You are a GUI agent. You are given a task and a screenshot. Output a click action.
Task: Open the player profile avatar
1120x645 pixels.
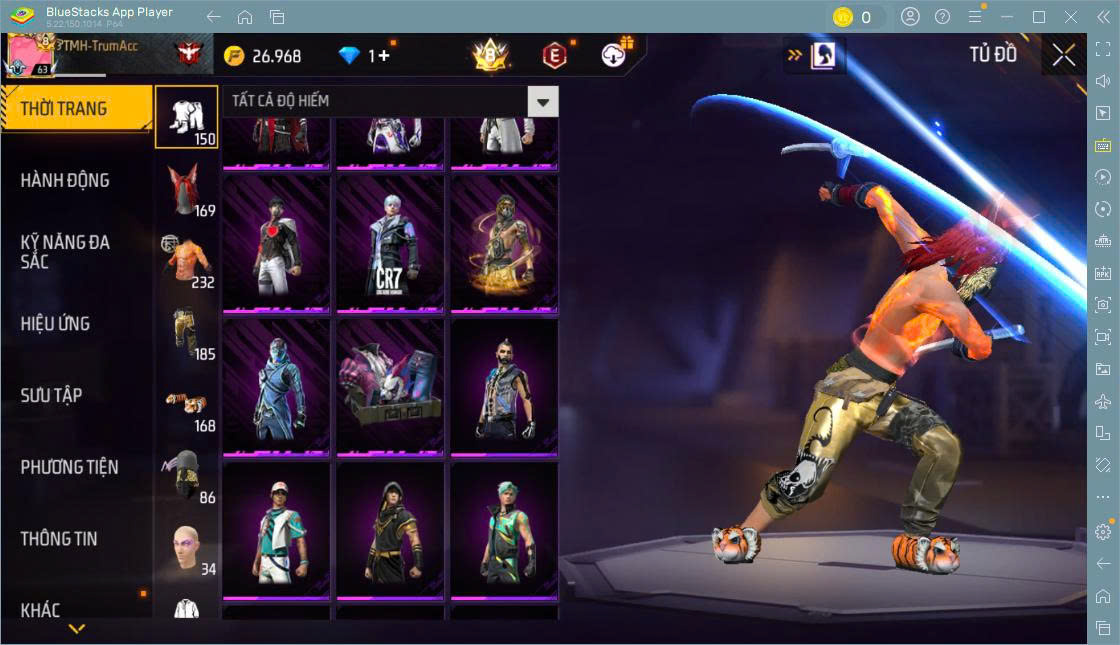(32, 54)
